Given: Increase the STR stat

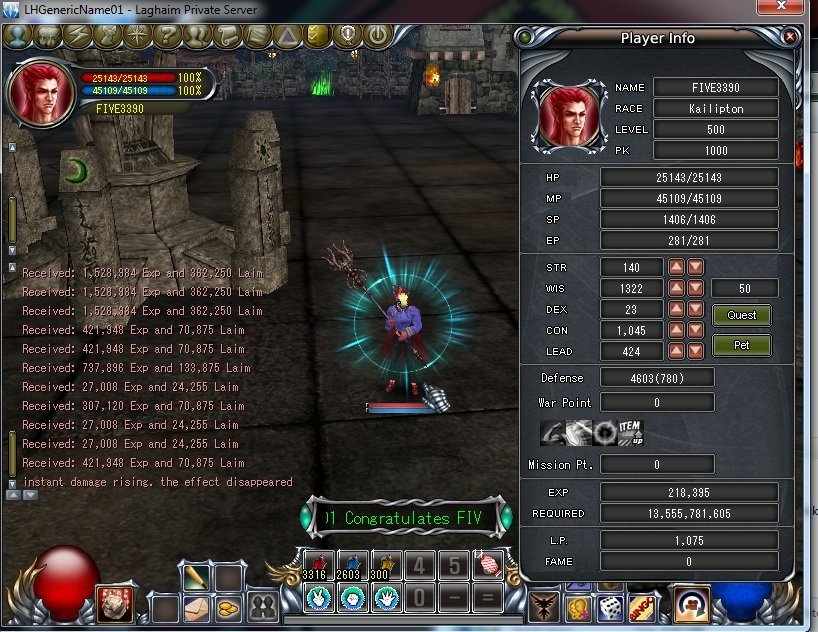Looking at the screenshot, I should point(677,267).
